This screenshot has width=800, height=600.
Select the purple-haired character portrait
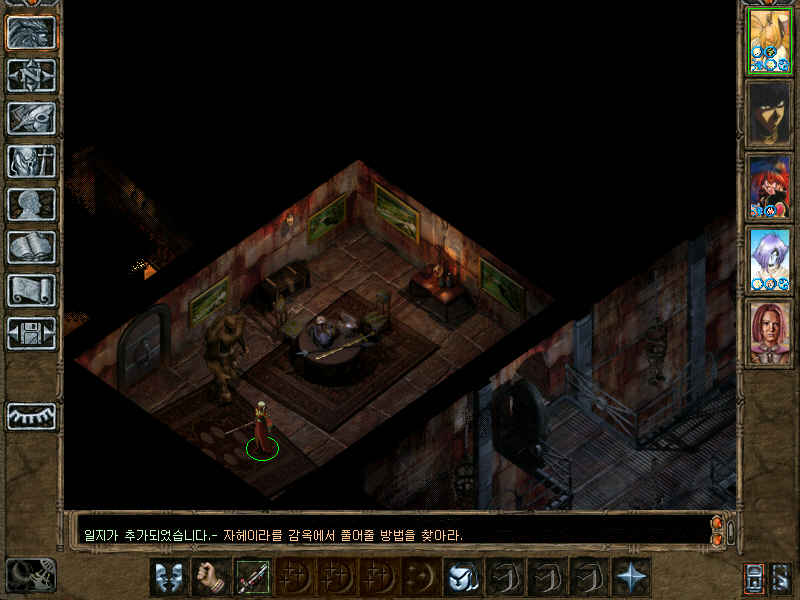[769, 260]
